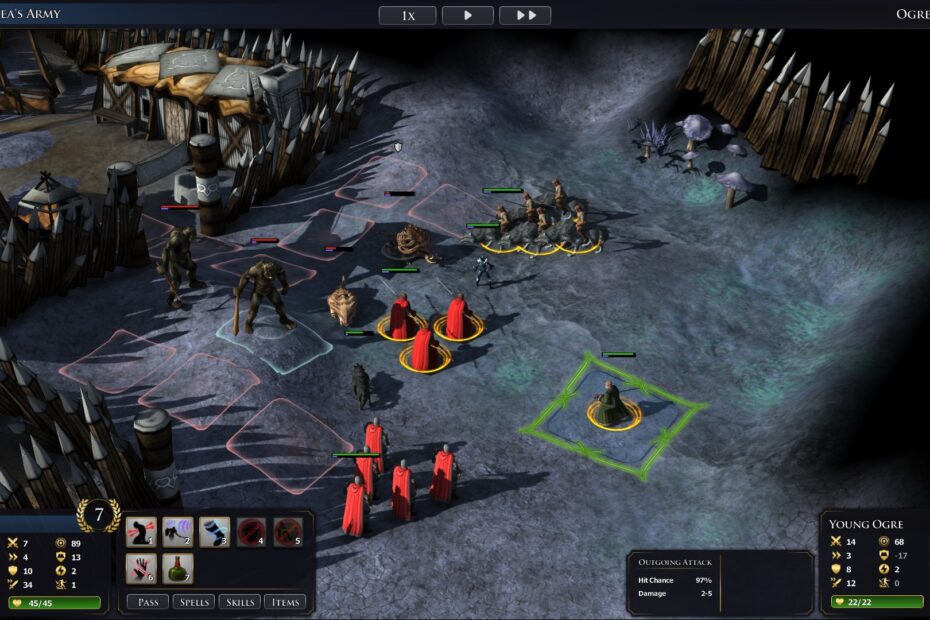Click the 1x battle speed button

tap(407, 15)
